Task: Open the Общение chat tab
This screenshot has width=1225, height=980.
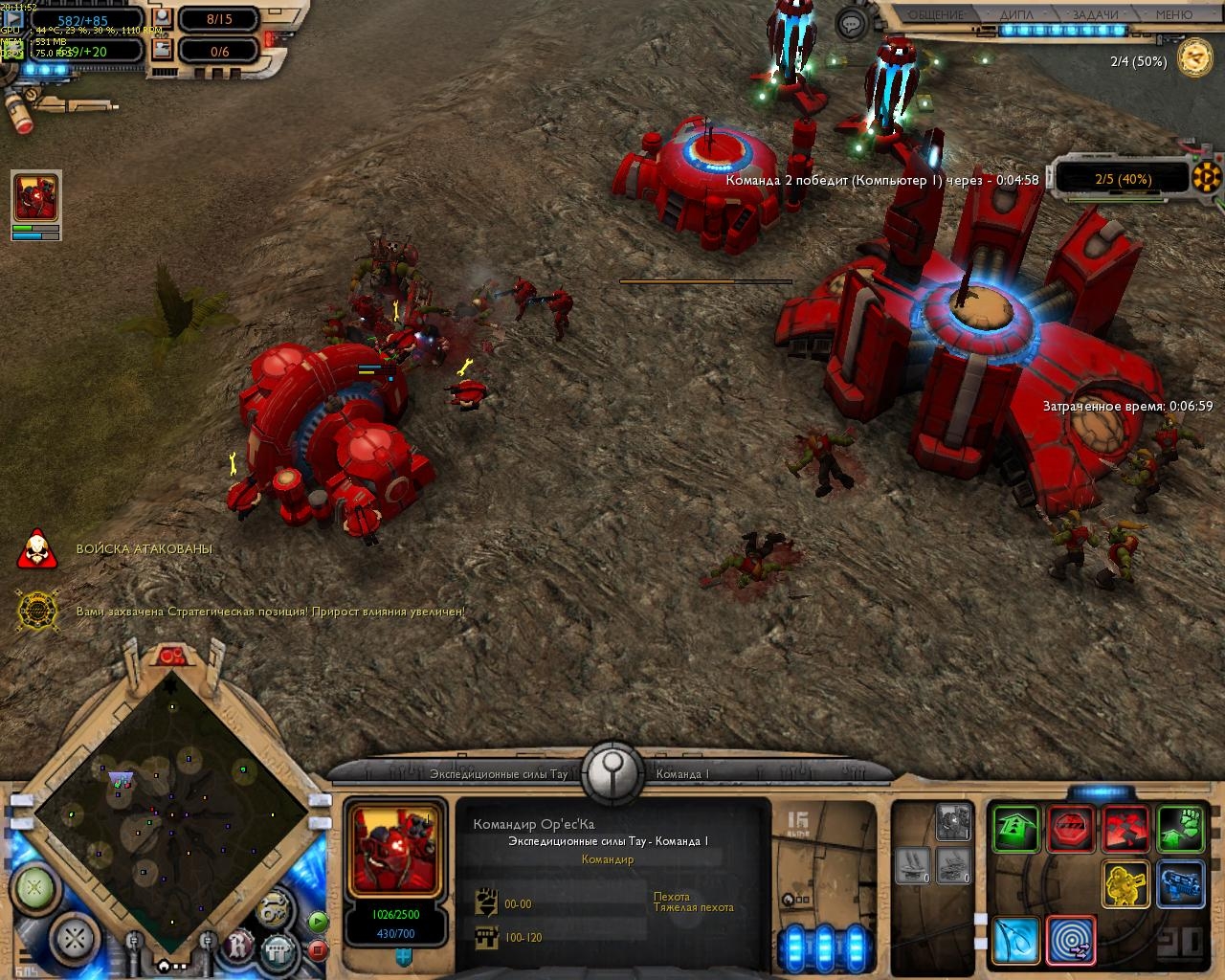Action: (935, 14)
